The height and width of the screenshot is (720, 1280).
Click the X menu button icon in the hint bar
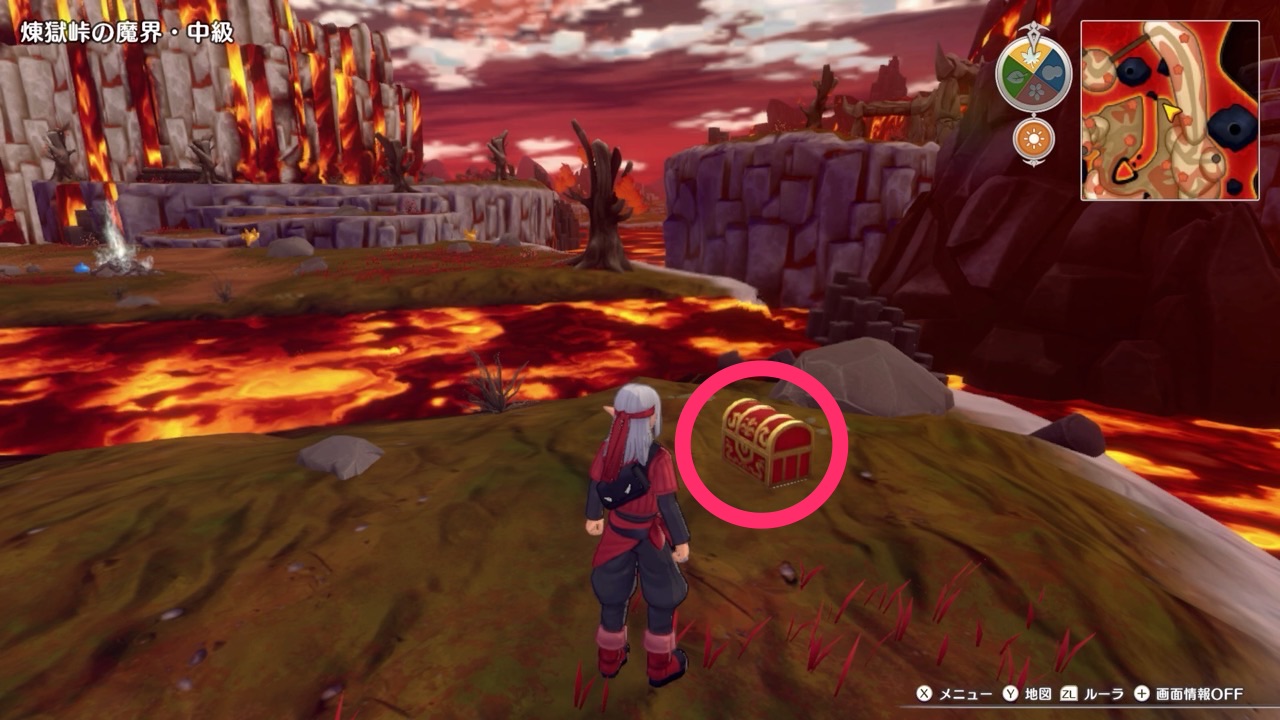point(924,695)
